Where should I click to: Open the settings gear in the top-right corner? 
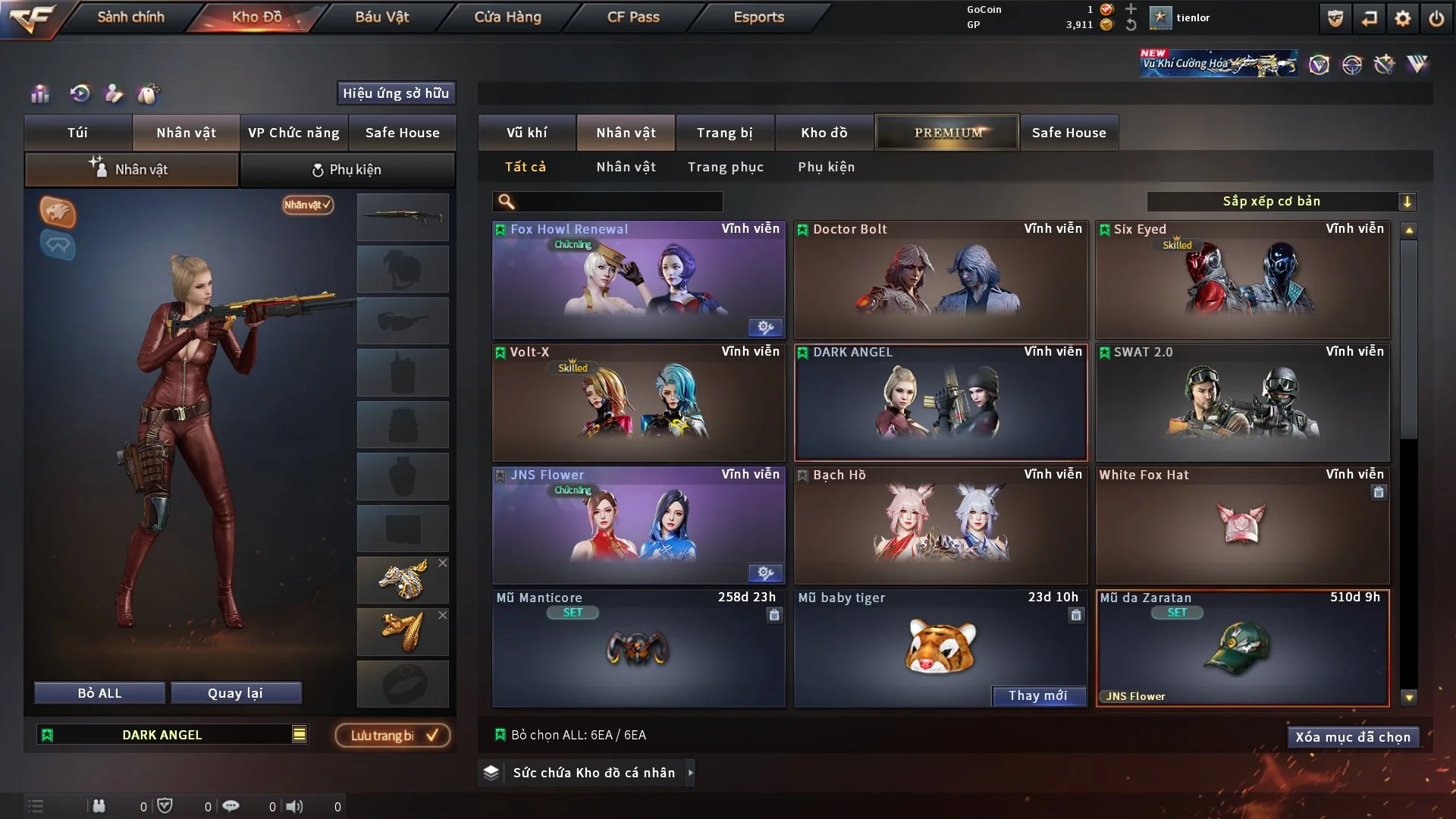(x=1401, y=17)
